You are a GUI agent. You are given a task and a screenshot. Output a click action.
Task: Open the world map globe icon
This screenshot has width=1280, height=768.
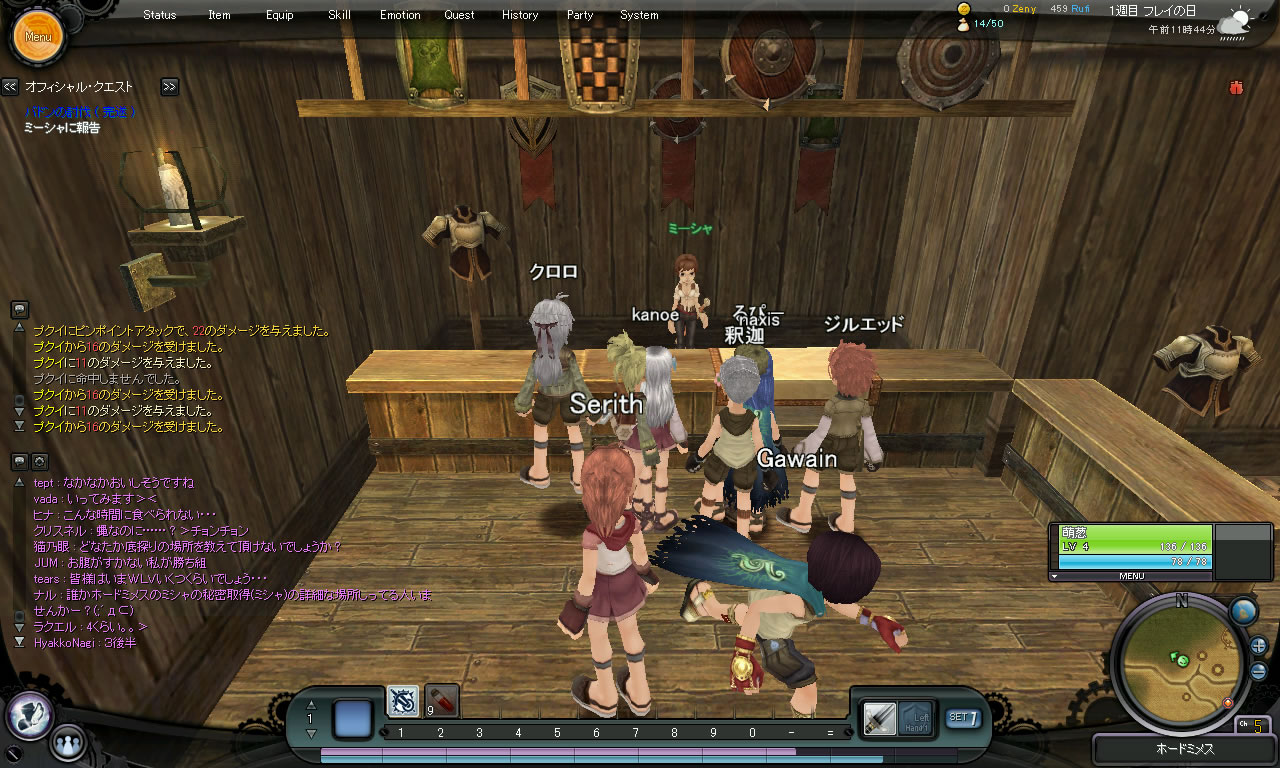point(1243,611)
